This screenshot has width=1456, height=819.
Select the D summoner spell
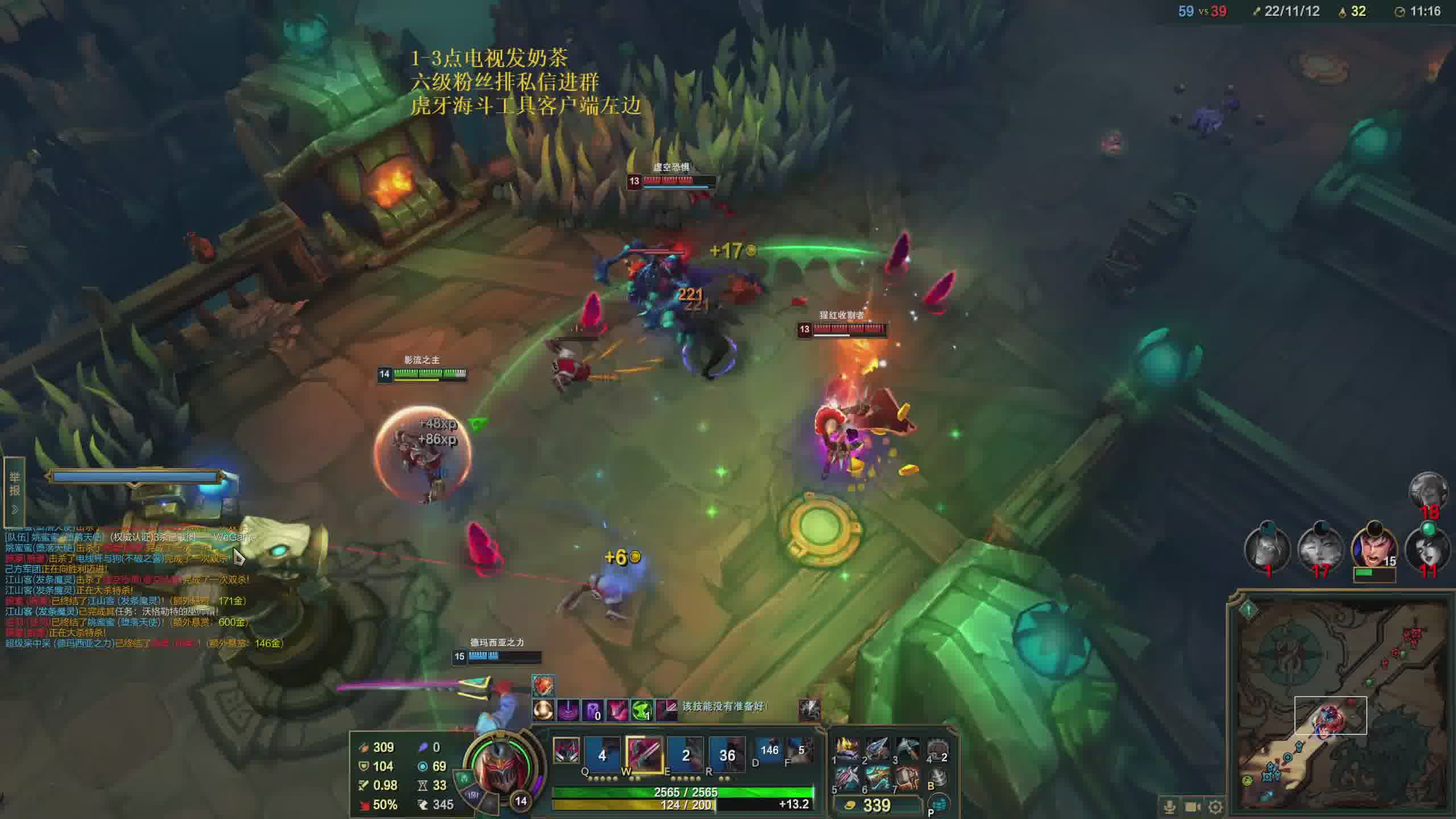tap(768, 751)
